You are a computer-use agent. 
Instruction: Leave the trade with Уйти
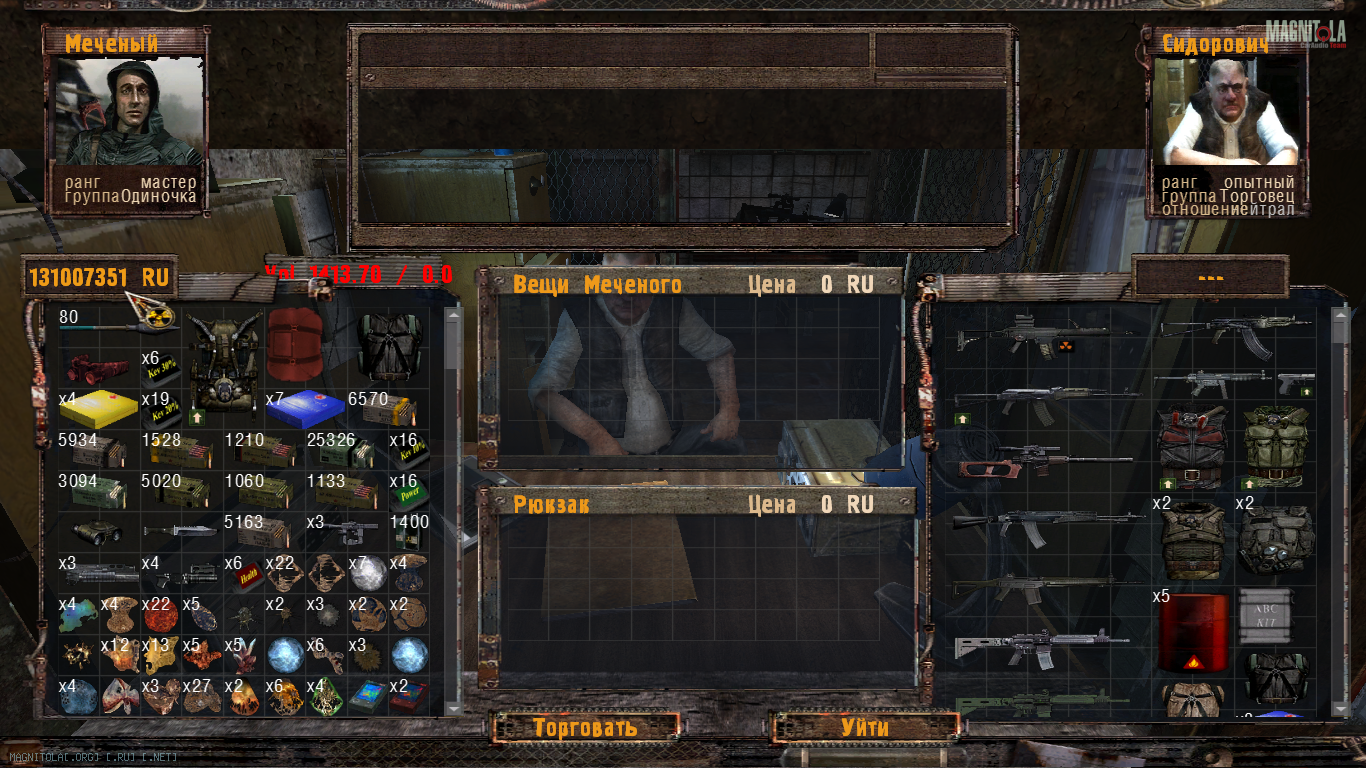864,727
